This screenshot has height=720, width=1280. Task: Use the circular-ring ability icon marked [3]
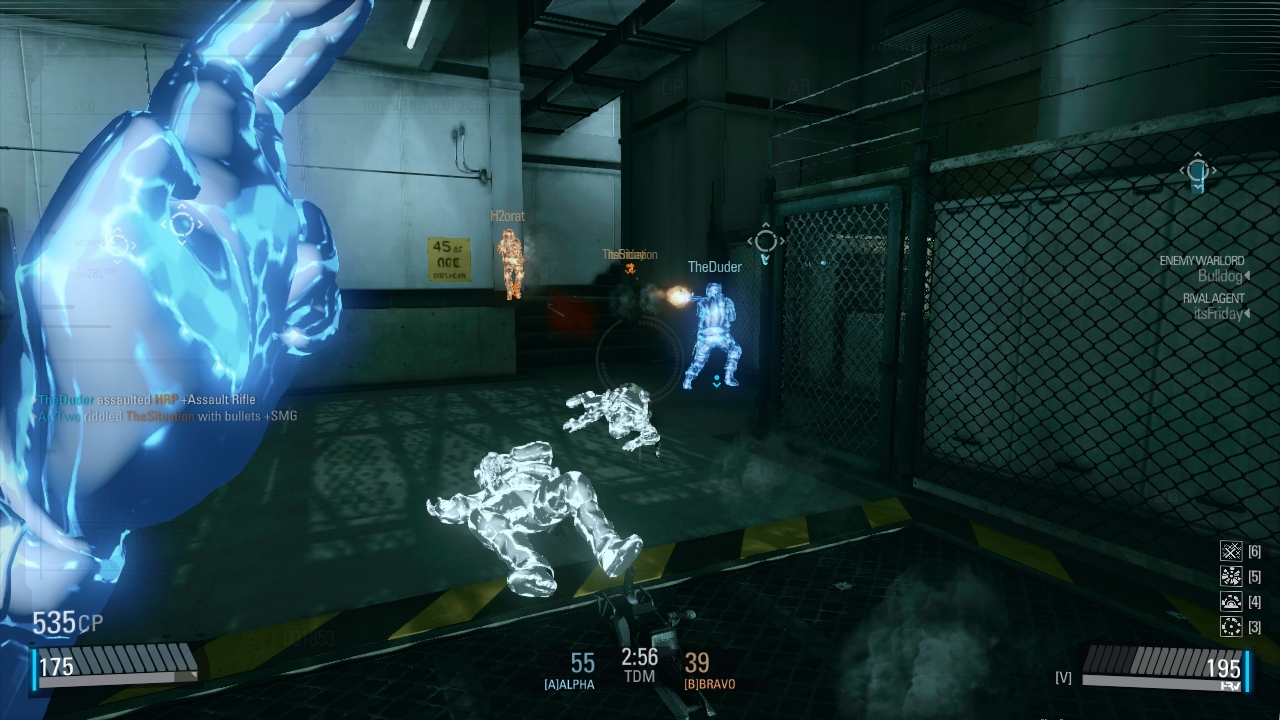point(1231,627)
